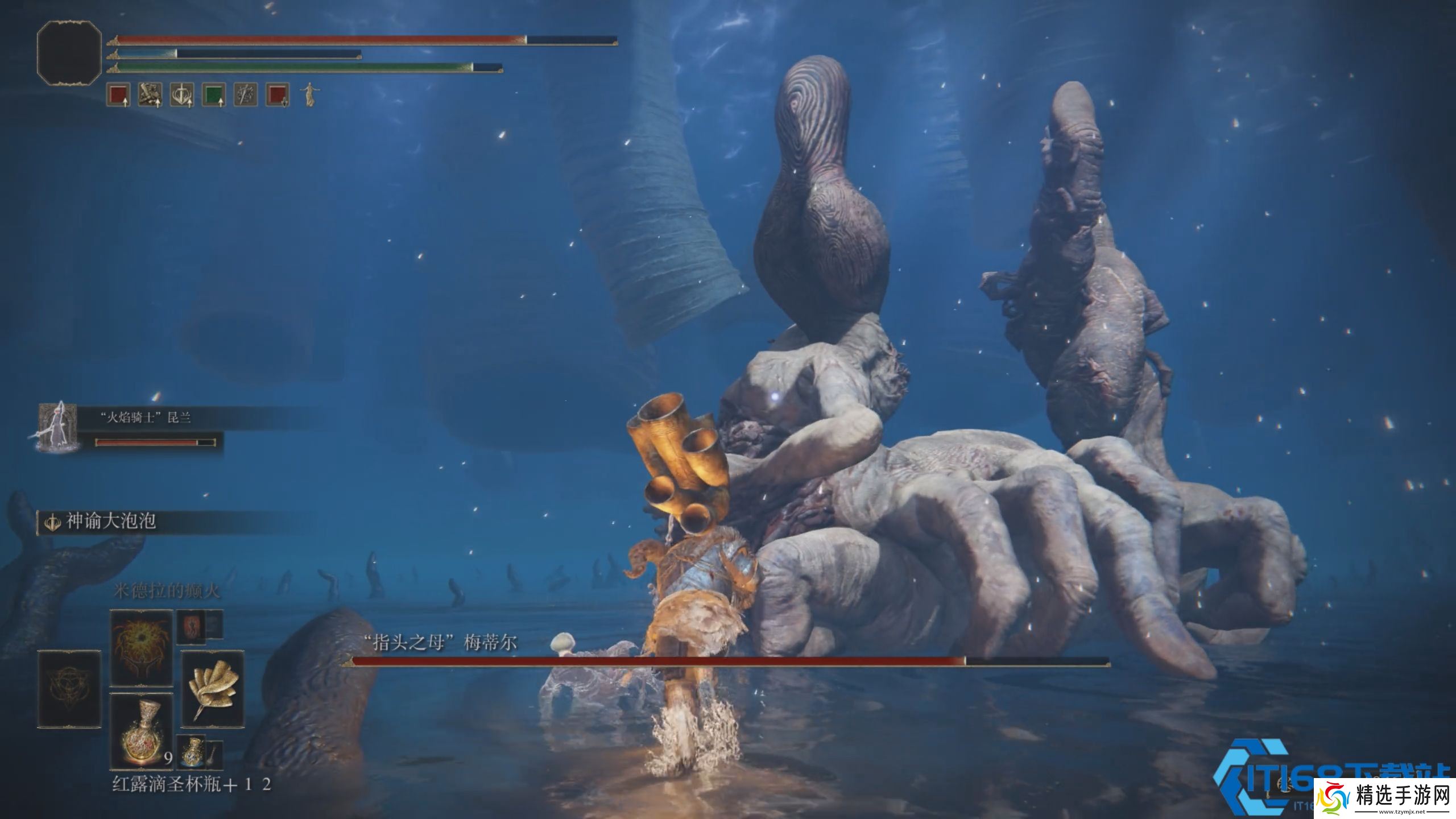Click the golden figure status icon
The height and width of the screenshot is (819, 1456).
[309, 94]
